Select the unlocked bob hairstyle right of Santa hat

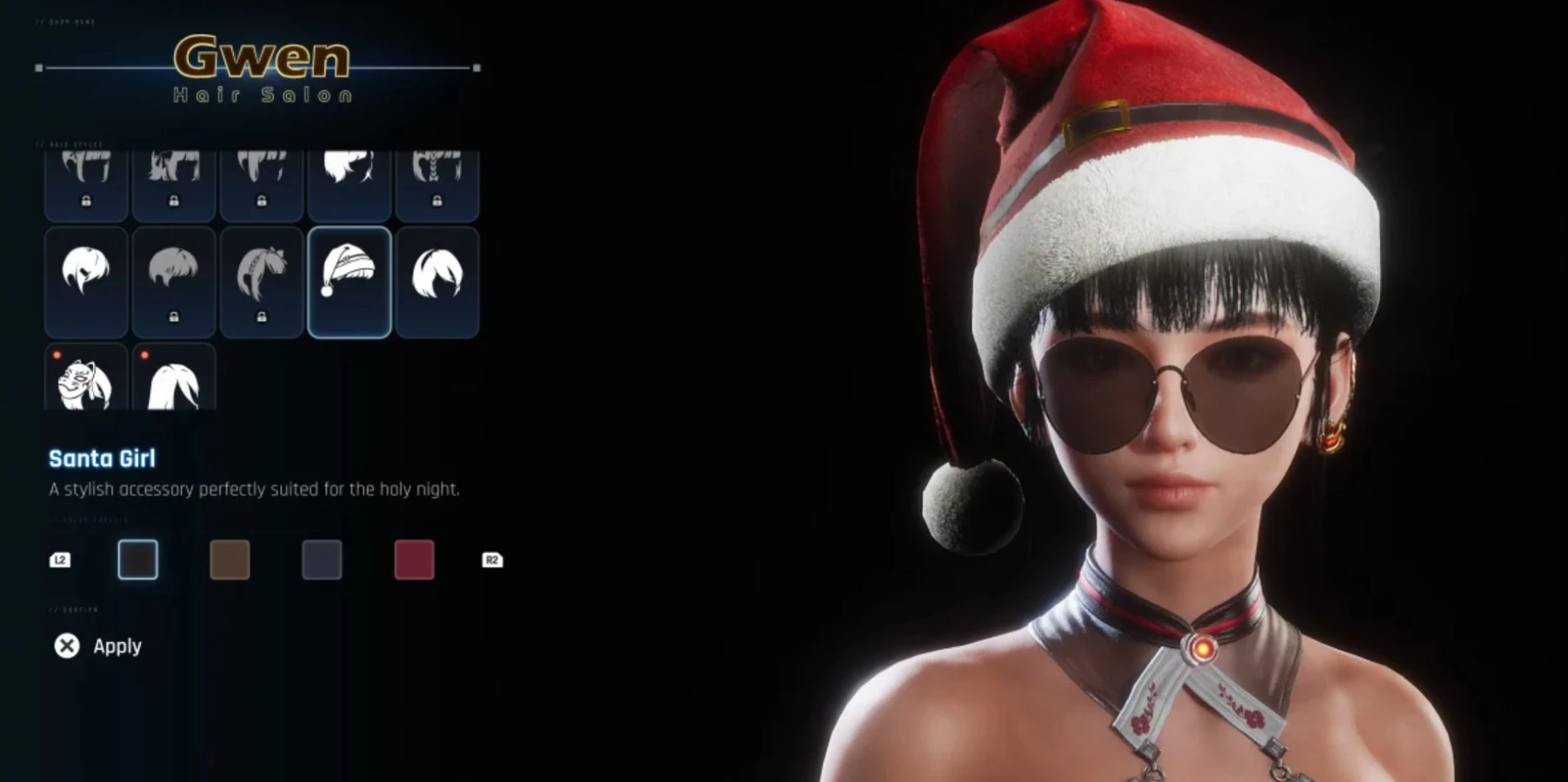(x=437, y=281)
